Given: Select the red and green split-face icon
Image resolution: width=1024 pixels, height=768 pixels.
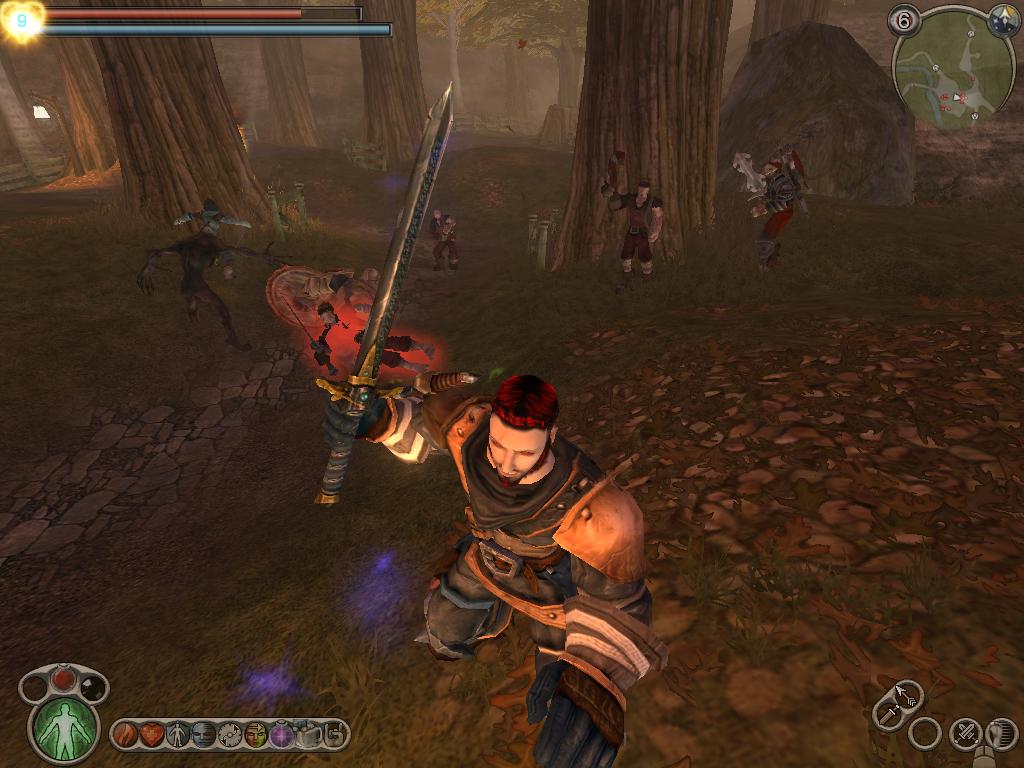Looking at the screenshot, I should pyautogui.click(x=256, y=735).
